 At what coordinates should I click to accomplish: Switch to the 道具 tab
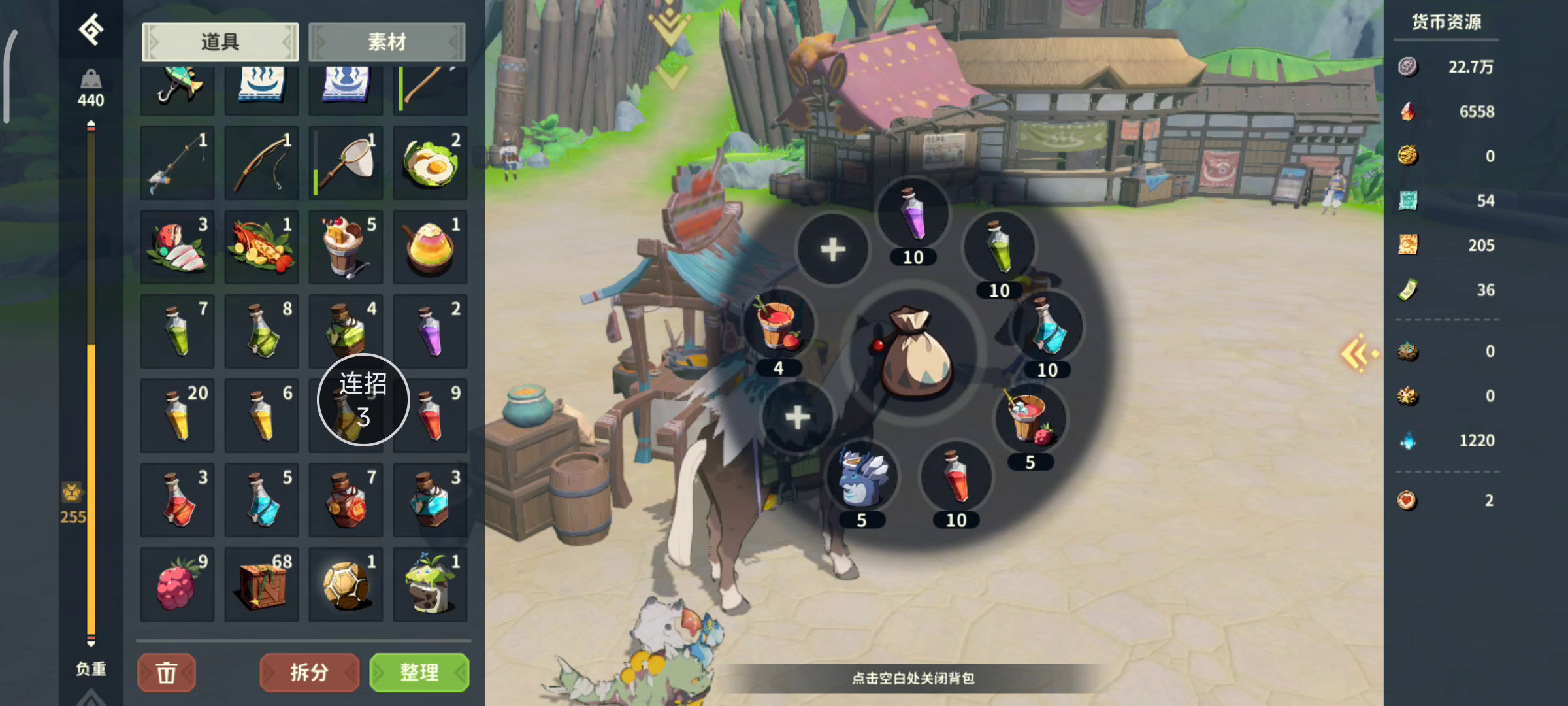(x=220, y=42)
